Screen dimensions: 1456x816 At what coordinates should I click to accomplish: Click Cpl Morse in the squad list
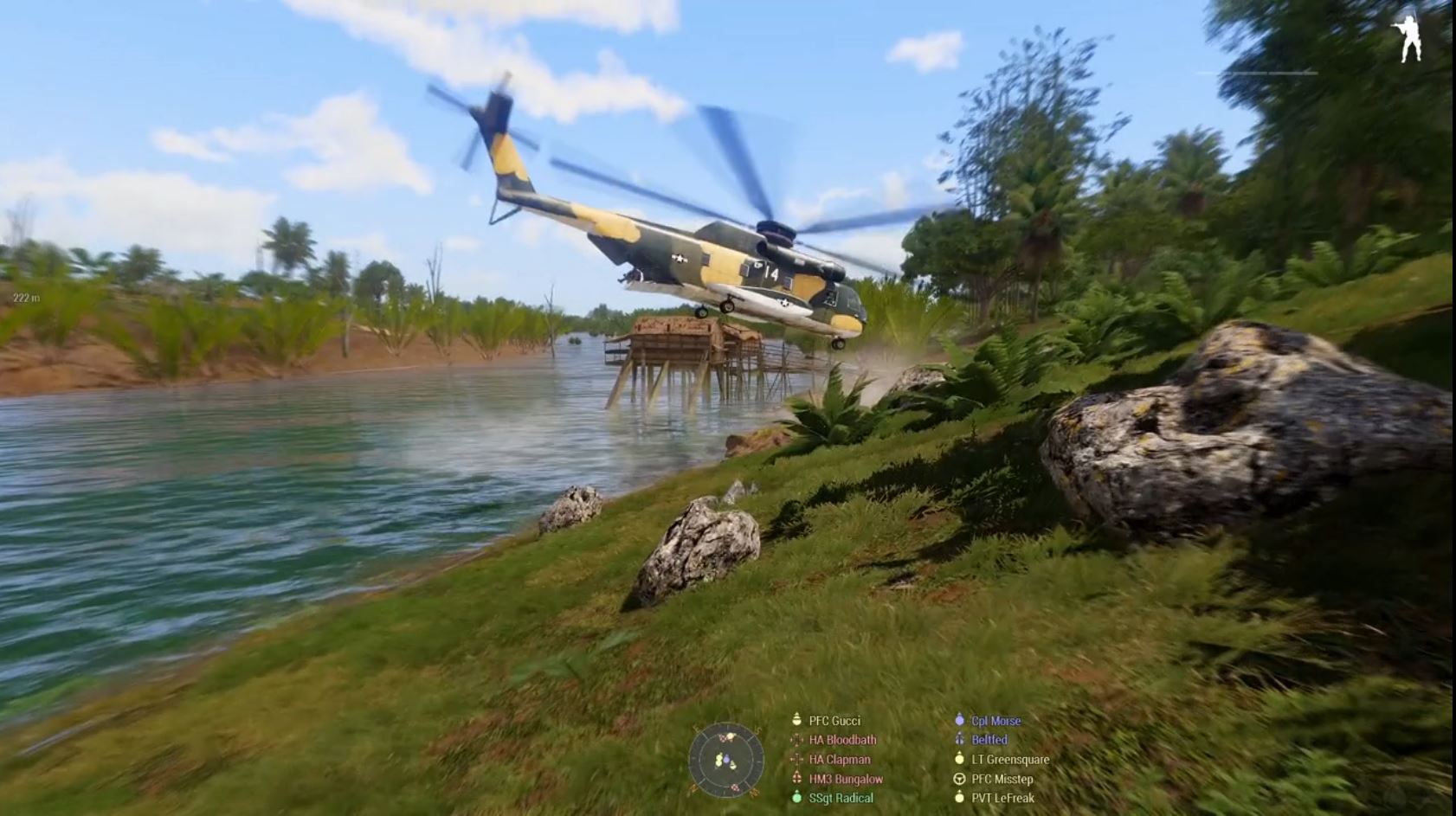point(995,721)
